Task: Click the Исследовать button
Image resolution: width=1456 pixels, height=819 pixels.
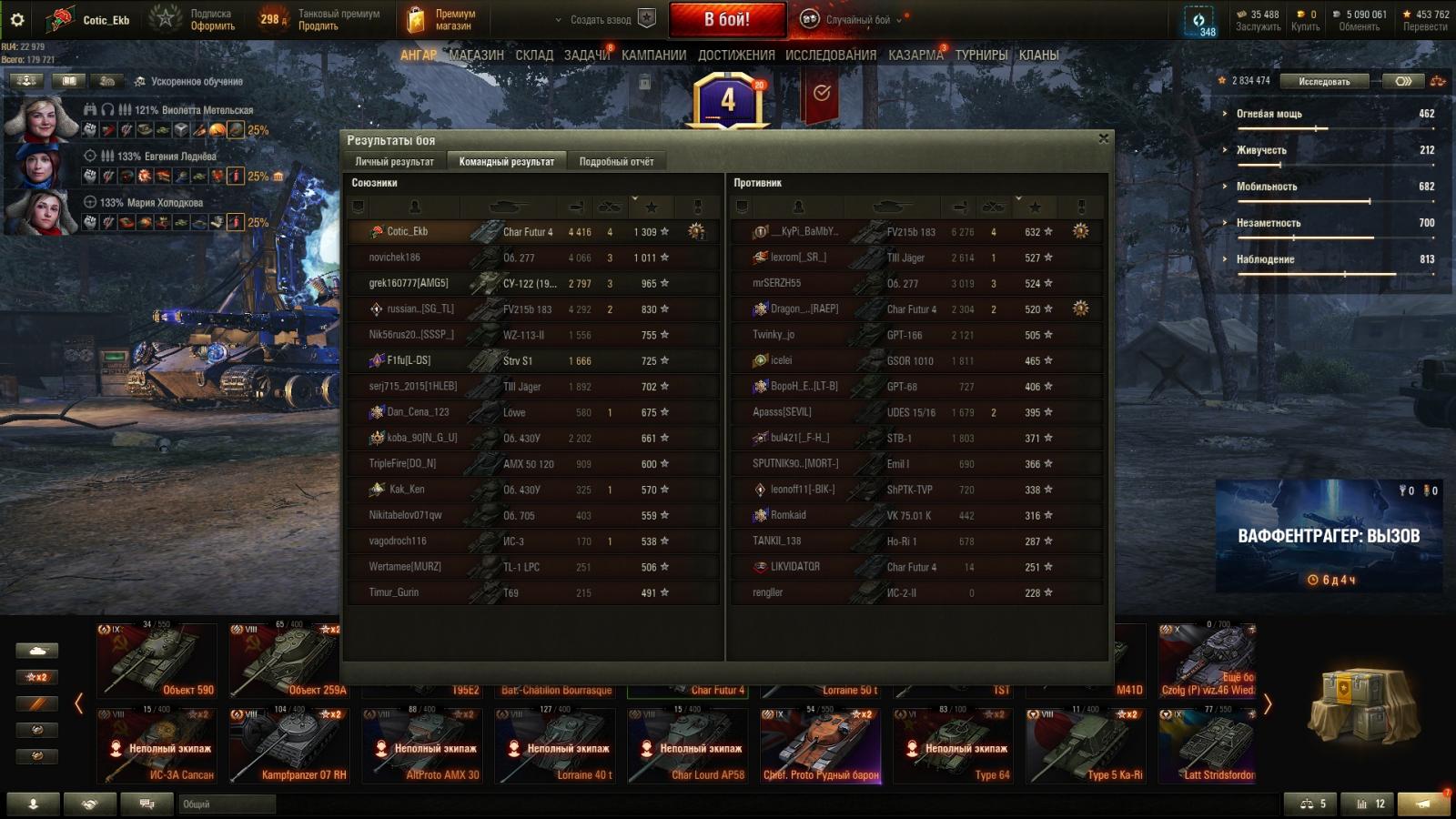Action: coord(1324,81)
